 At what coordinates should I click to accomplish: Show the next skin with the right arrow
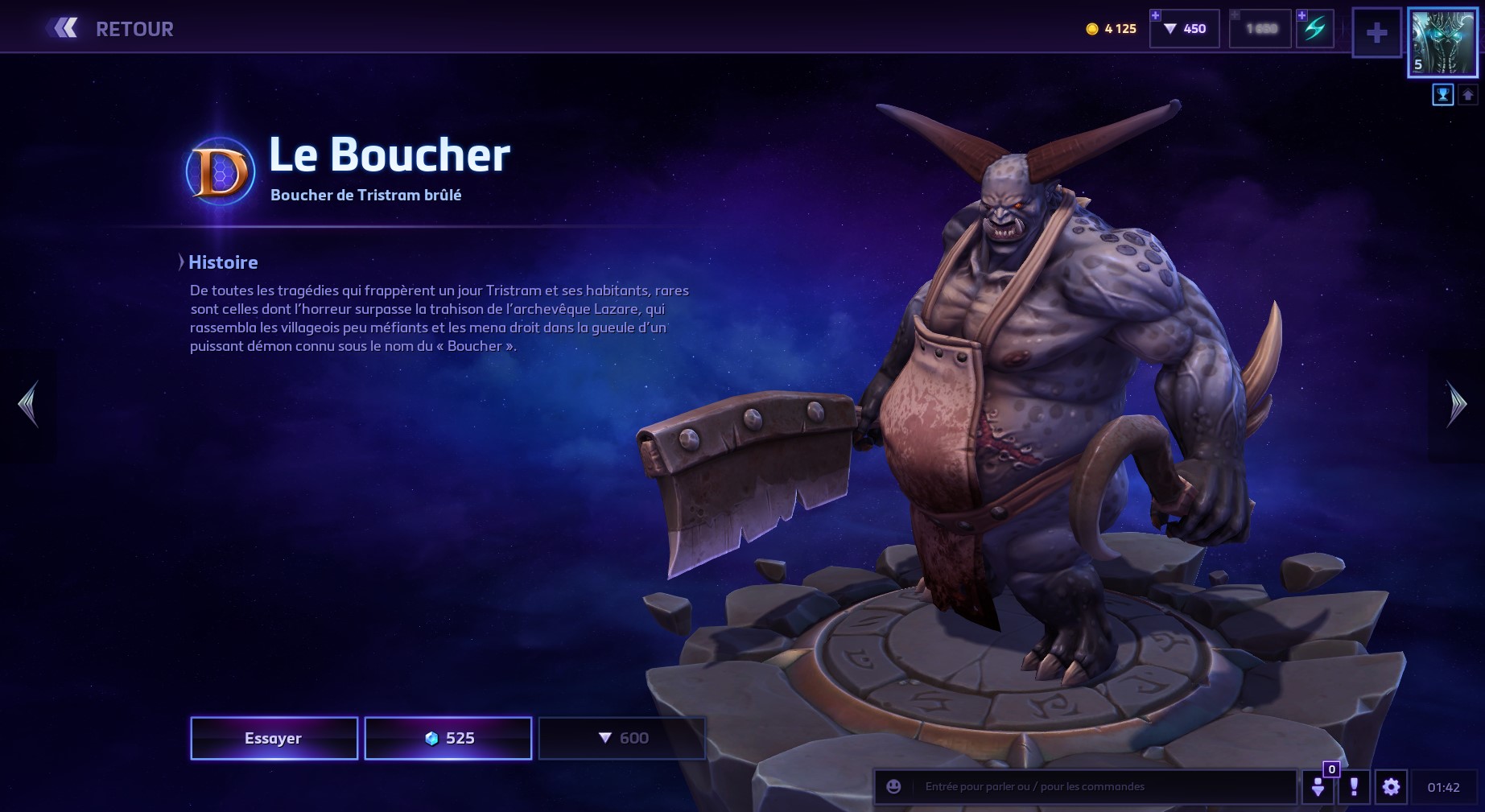pyautogui.click(x=1456, y=404)
